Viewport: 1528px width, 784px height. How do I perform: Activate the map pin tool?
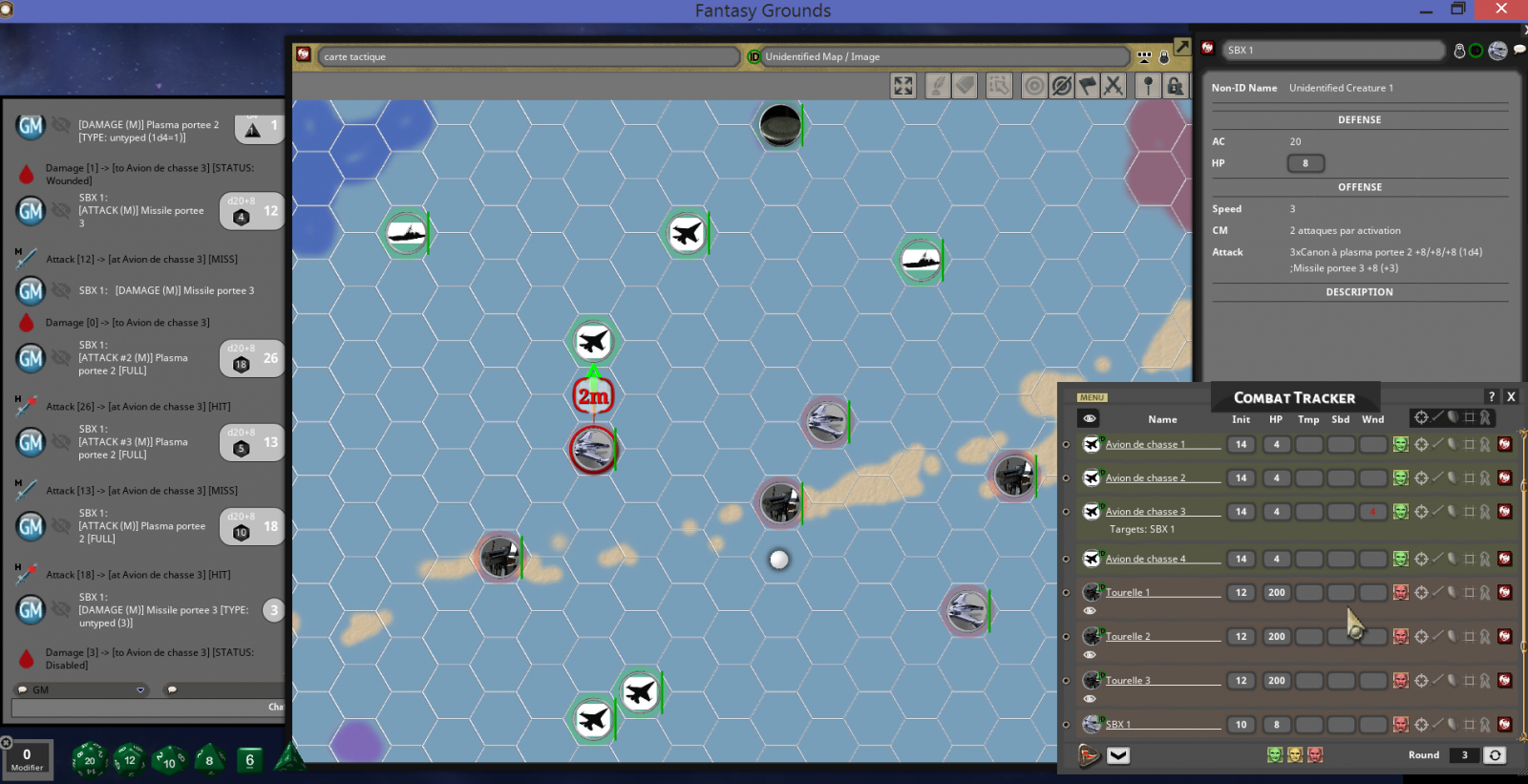coord(1148,86)
